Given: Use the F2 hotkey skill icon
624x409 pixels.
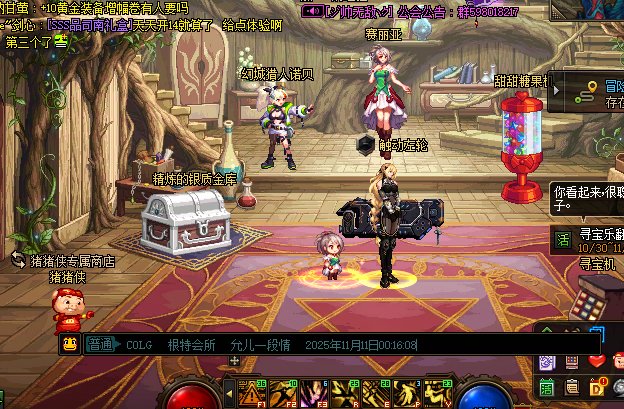Looking at the screenshot, I should pos(280,393).
